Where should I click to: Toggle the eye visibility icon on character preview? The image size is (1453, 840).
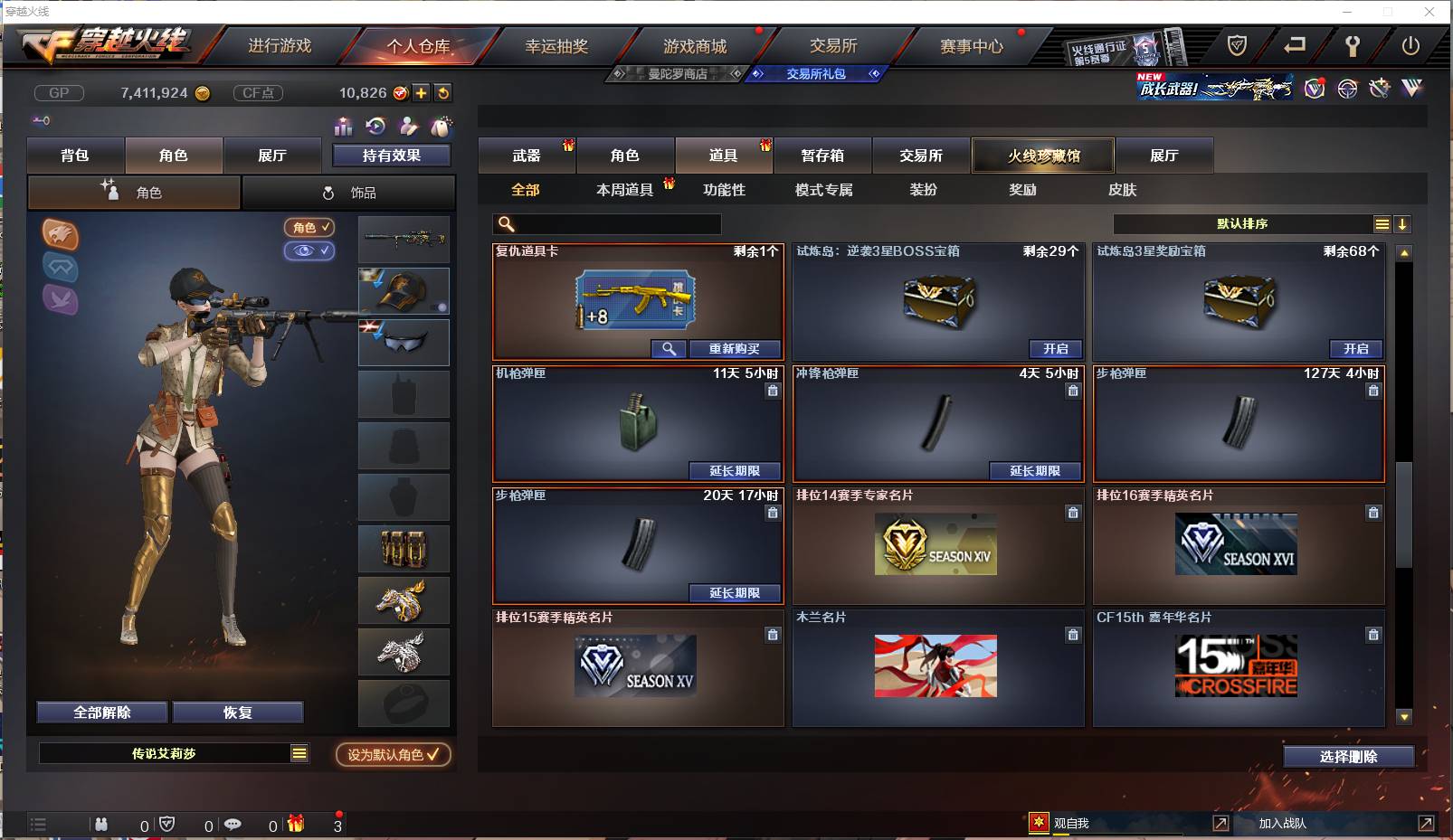309,250
